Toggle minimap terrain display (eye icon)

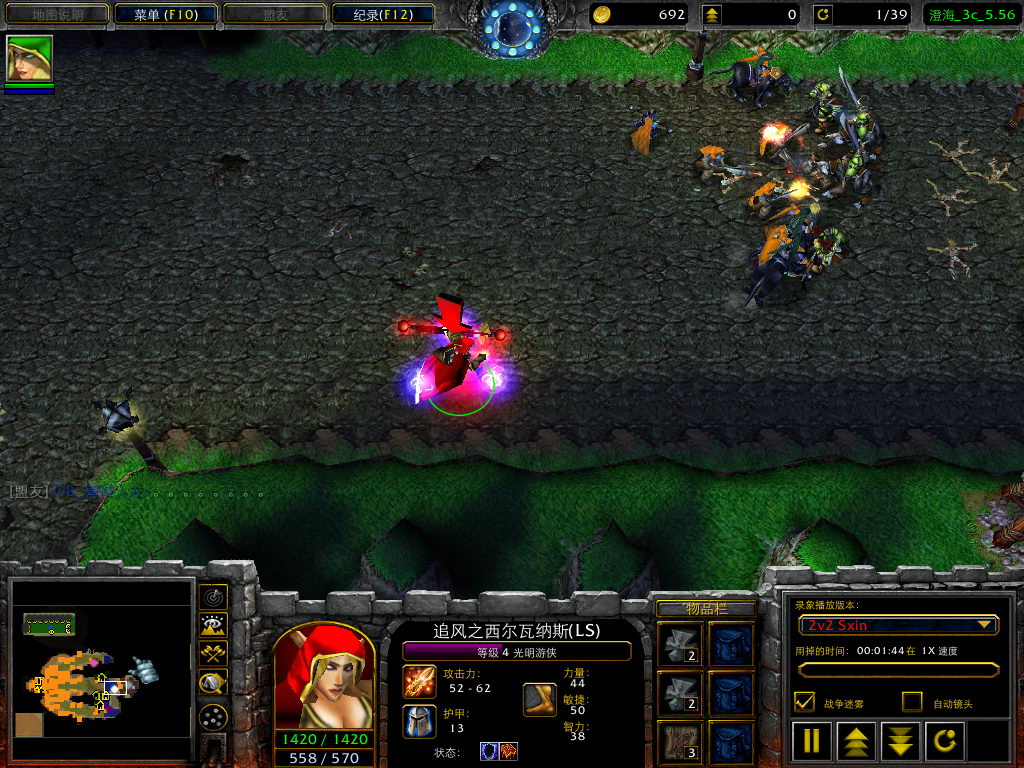(x=212, y=626)
